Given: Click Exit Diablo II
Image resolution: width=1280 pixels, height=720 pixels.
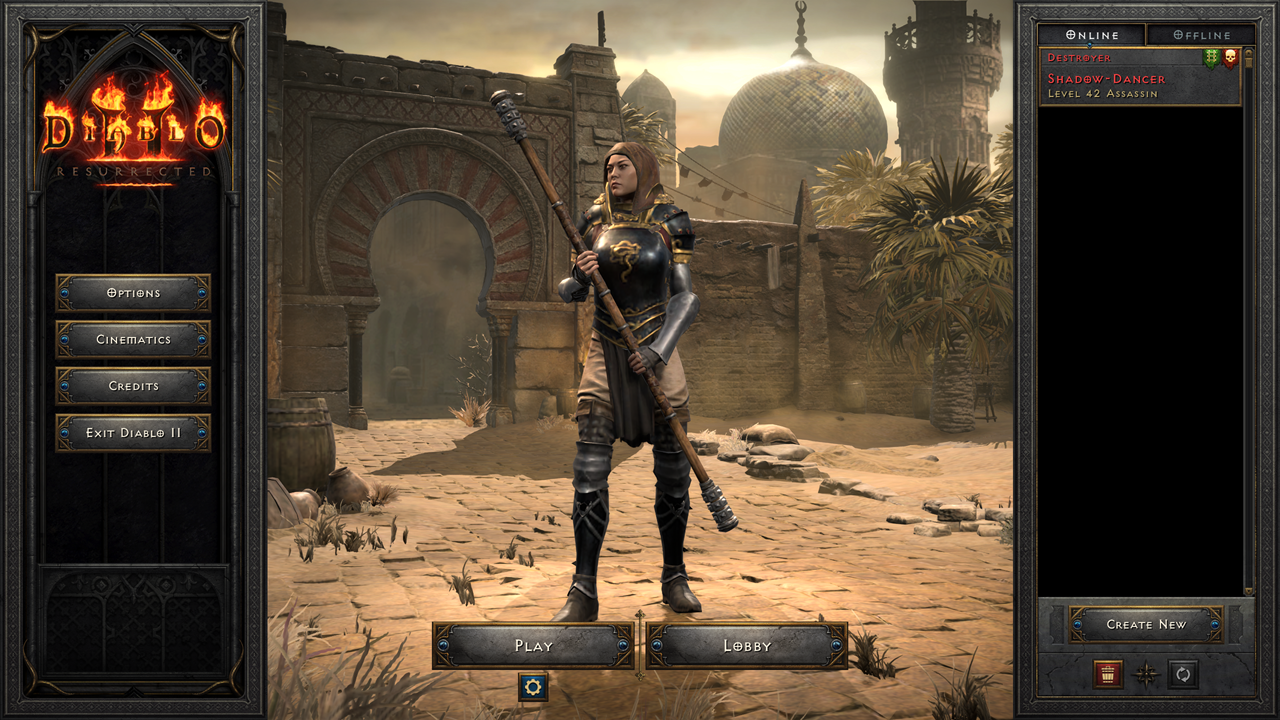Looking at the screenshot, I should click(x=135, y=432).
